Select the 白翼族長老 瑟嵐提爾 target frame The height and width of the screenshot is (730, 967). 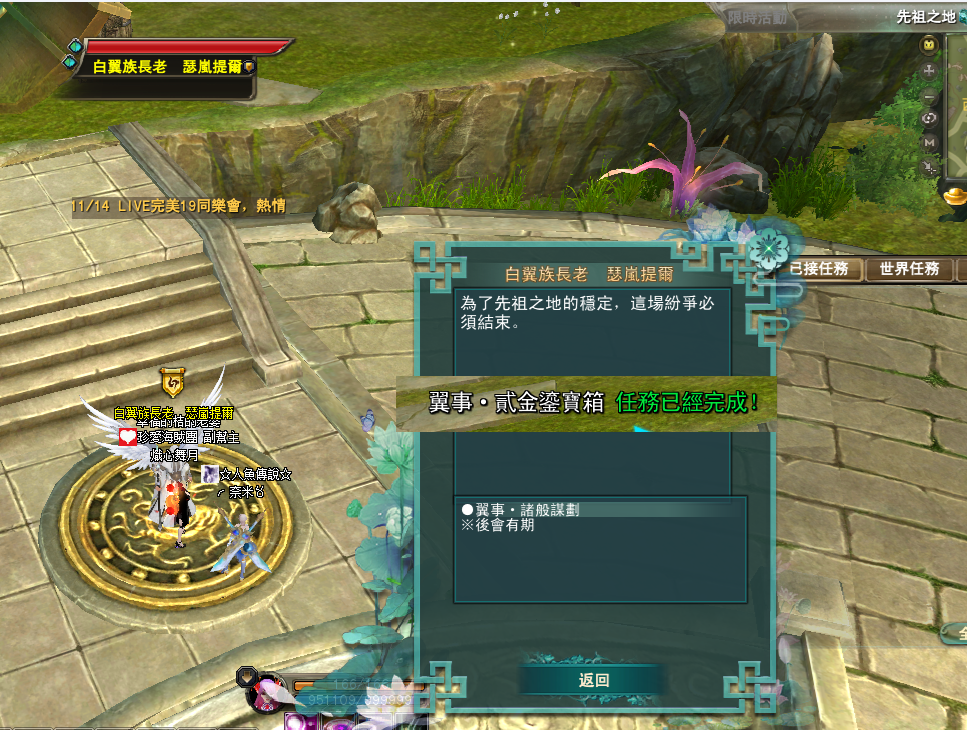pos(170,67)
